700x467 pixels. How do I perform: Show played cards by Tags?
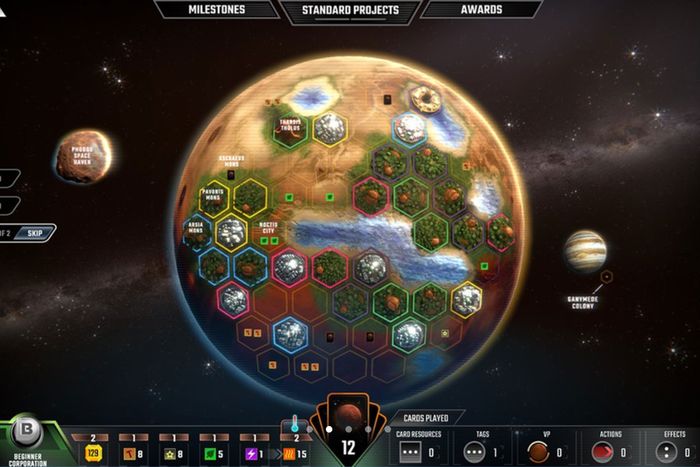click(481, 451)
